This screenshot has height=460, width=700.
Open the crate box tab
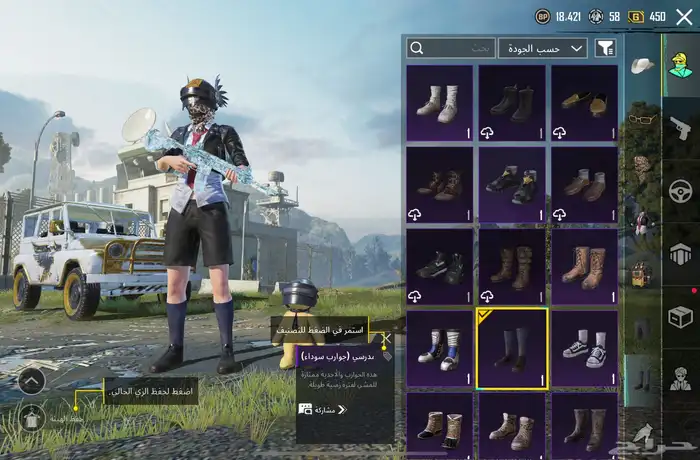point(681,316)
